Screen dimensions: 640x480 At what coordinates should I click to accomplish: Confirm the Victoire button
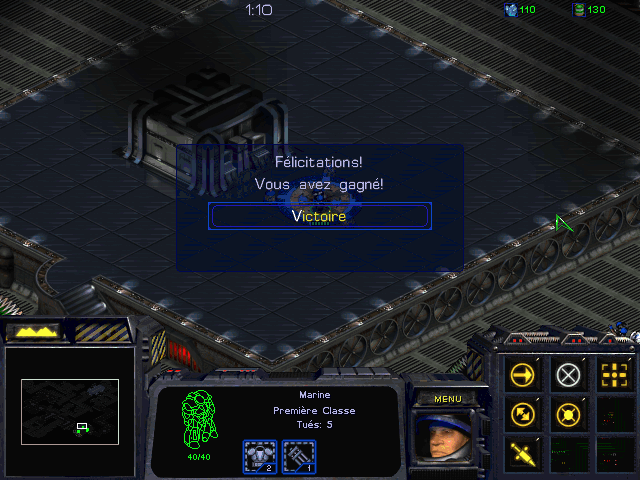[320, 216]
